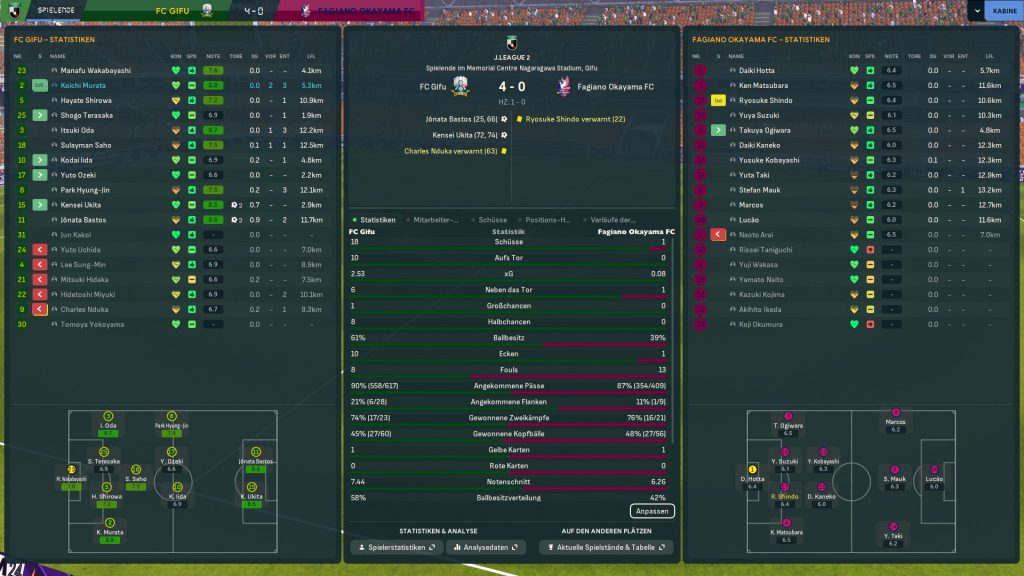Switch to the Verläufe der... tab

click(612, 220)
